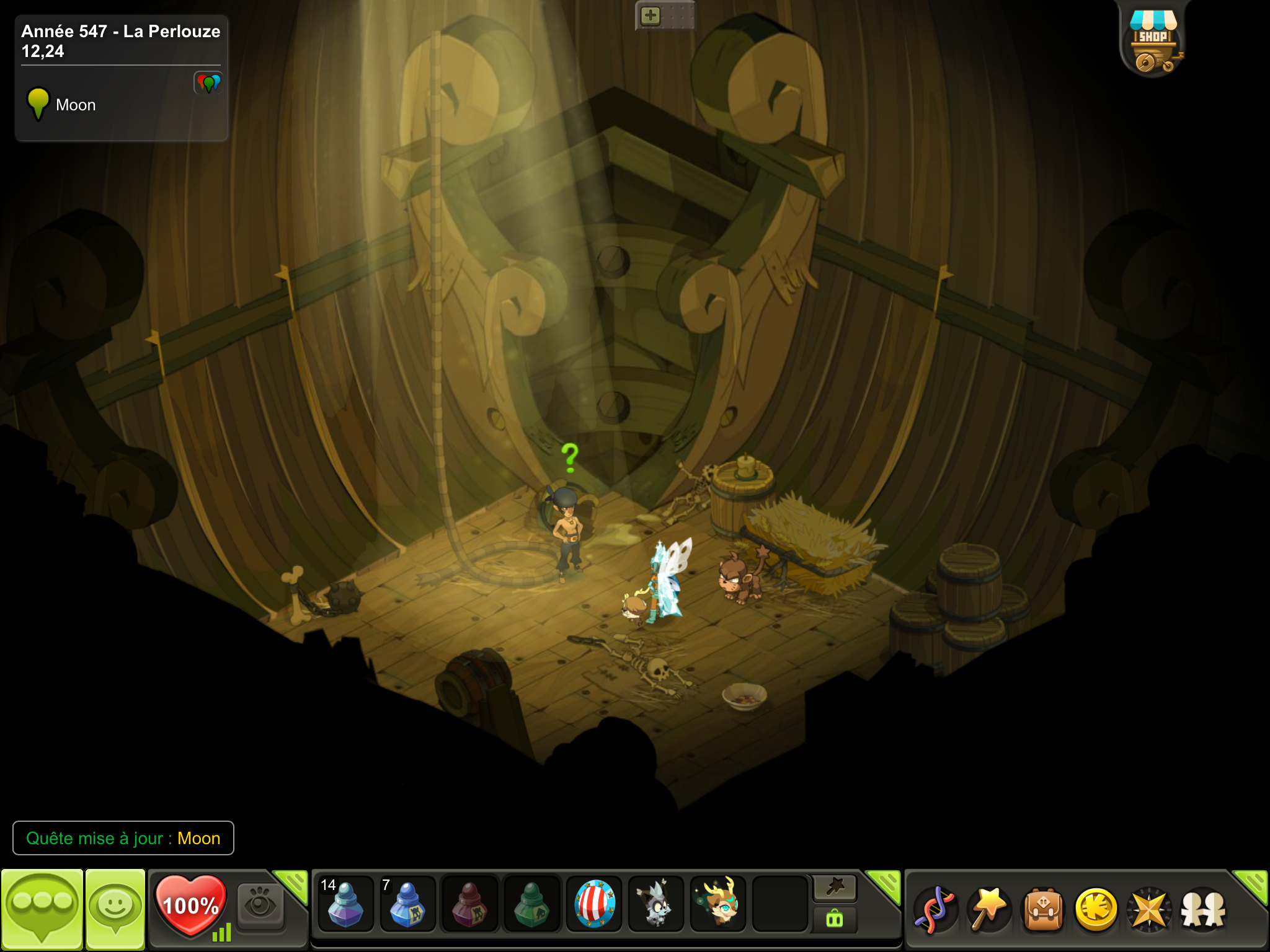
Task: Use the purple potion with count 14
Action: pos(345,906)
